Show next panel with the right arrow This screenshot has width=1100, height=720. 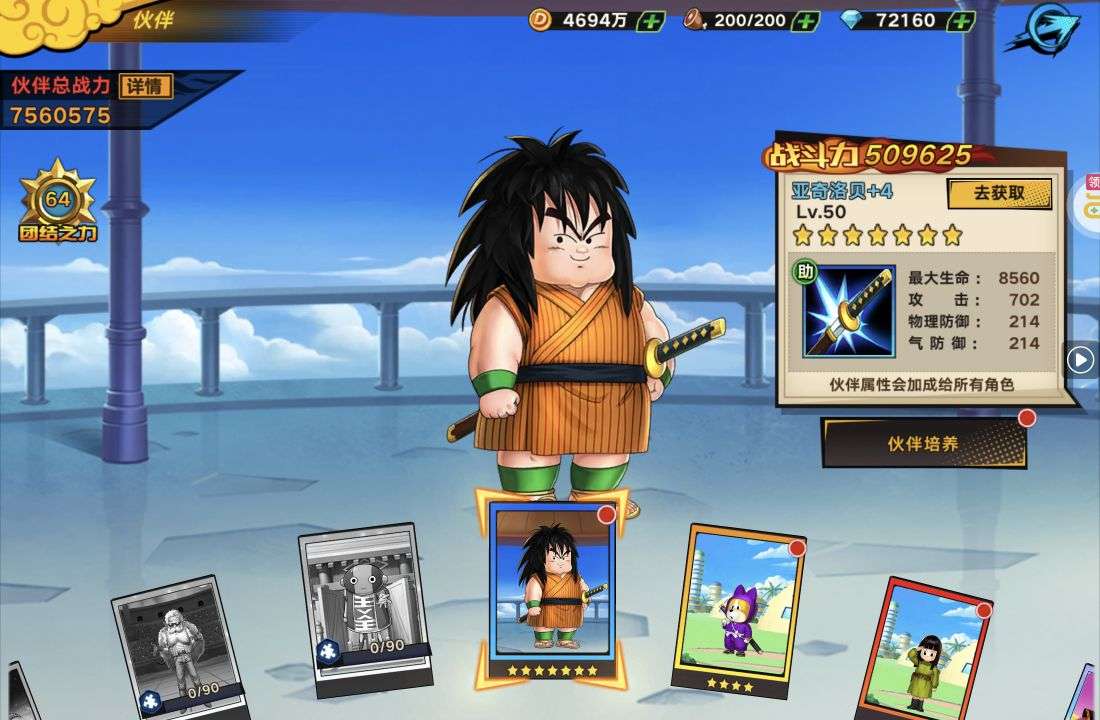pos(1080,359)
